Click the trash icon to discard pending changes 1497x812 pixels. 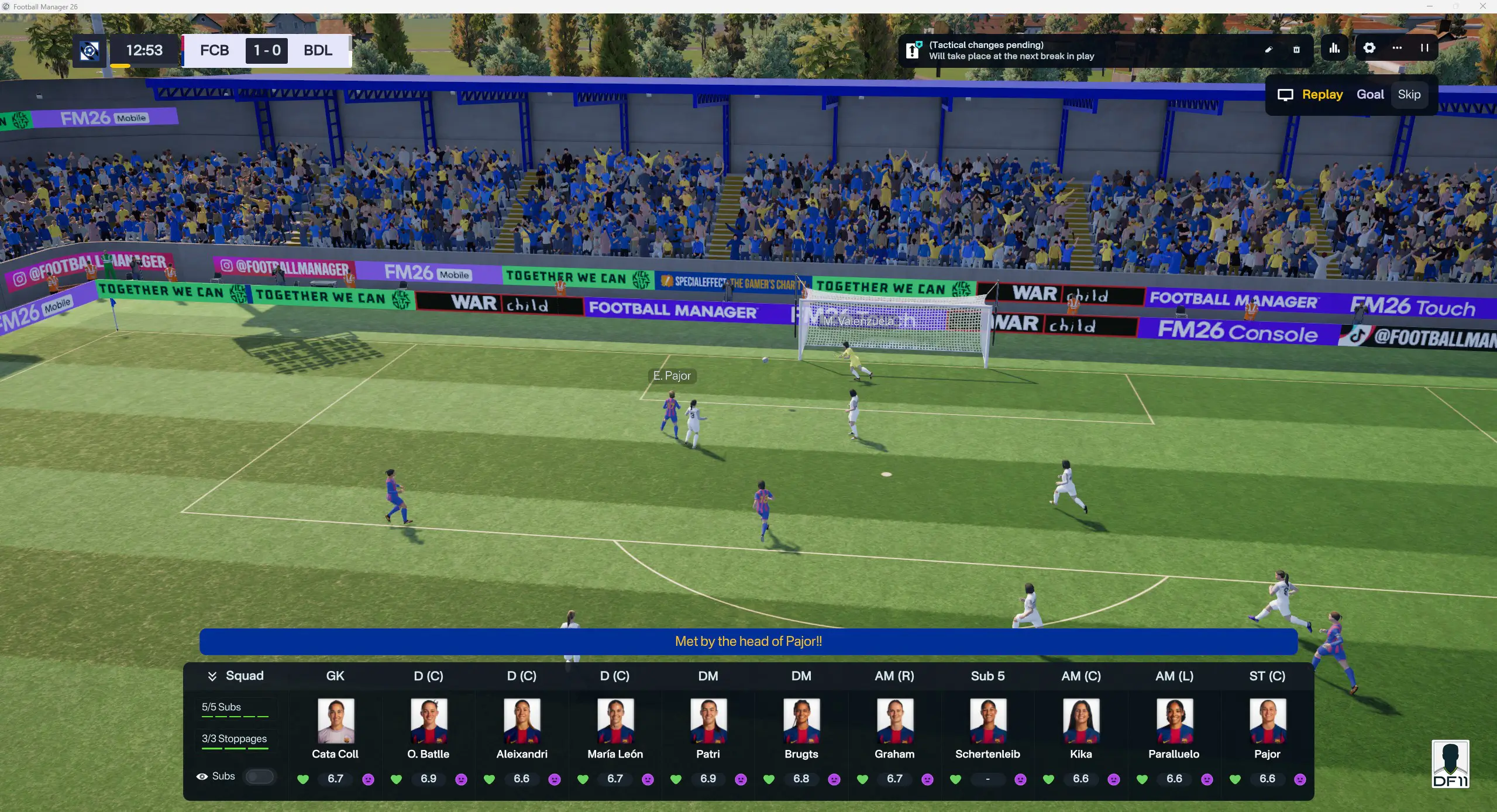(x=1297, y=50)
